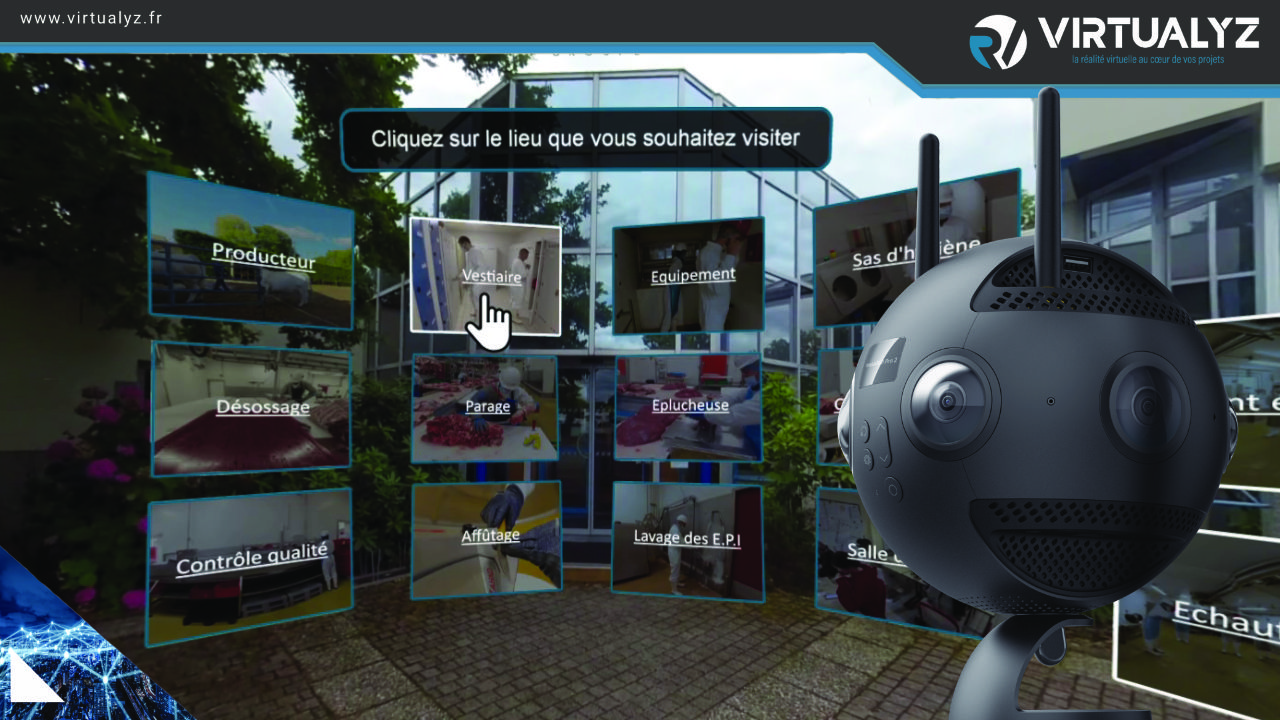Image resolution: width=1280 pixels, height=720 pixels.
Task: Select the Producteur location tile
Action: pyautogui.click(x=251, y=250)
